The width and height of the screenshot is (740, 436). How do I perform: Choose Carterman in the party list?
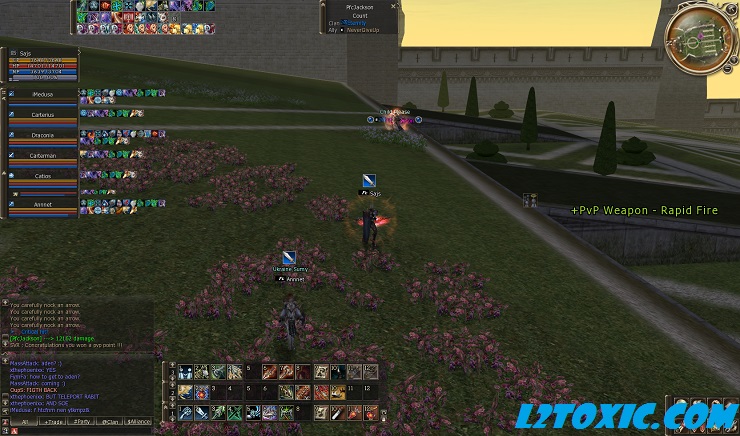pos(42,156)
